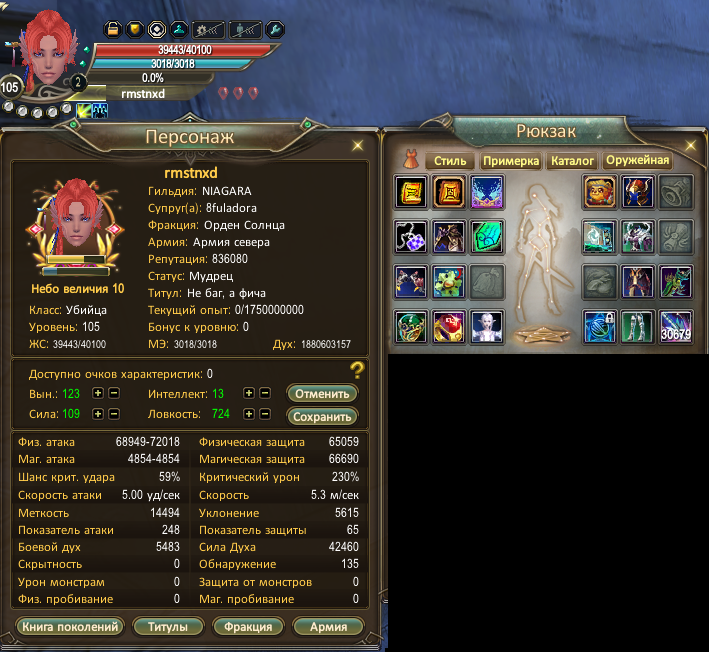
Task: Select the bear pet equipment slot
Action: pyautogui.click(x=598, y=191)
